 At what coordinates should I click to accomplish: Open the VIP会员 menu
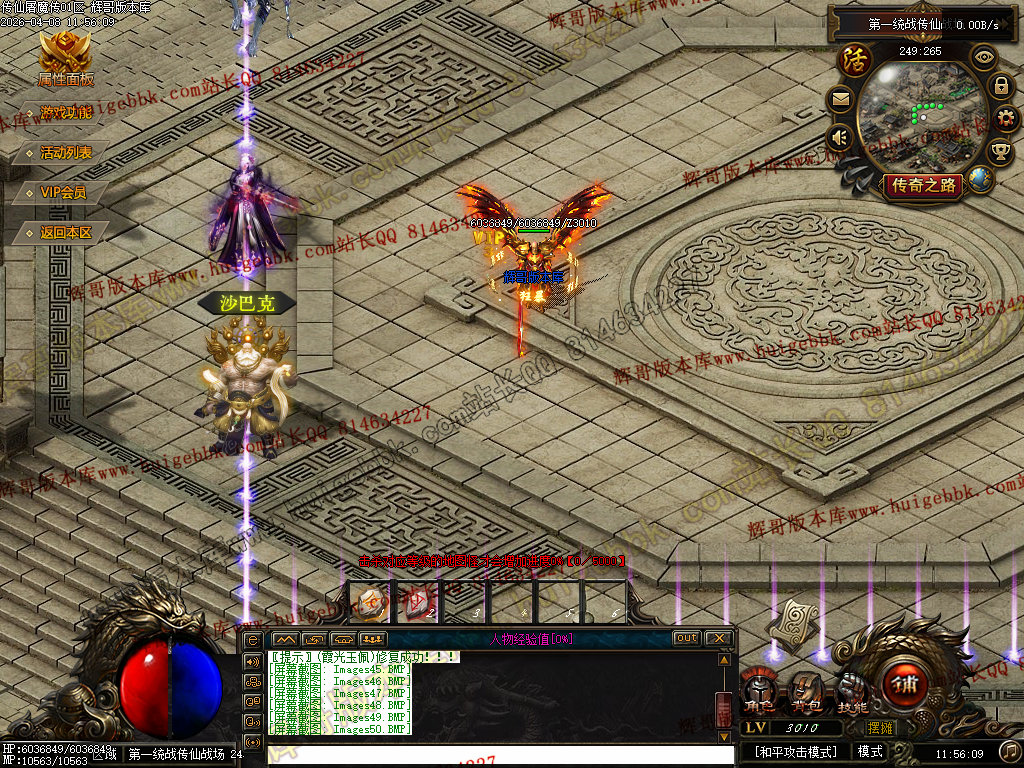62,192
